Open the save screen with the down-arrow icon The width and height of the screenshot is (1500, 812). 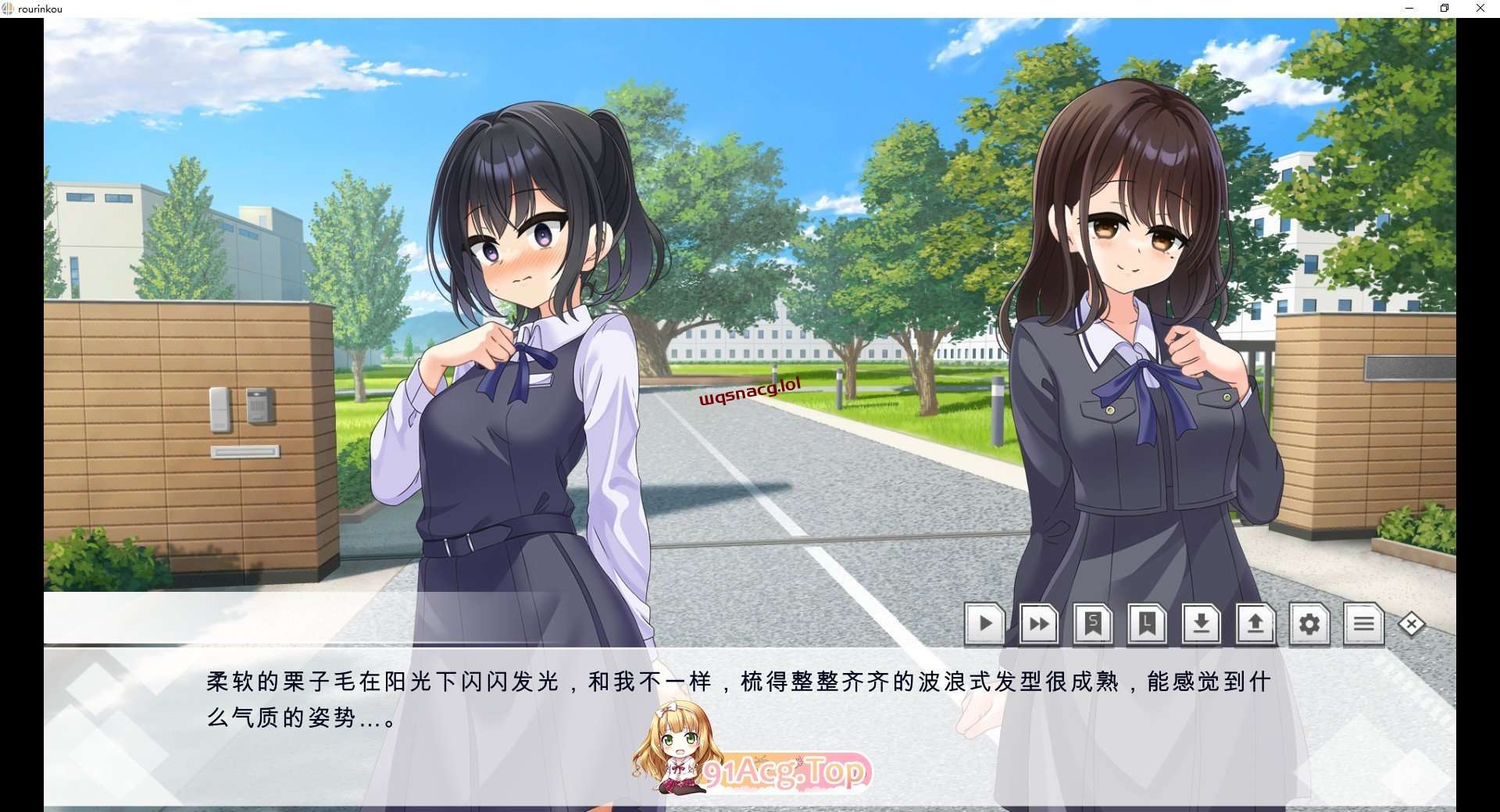pos(1201,624)
